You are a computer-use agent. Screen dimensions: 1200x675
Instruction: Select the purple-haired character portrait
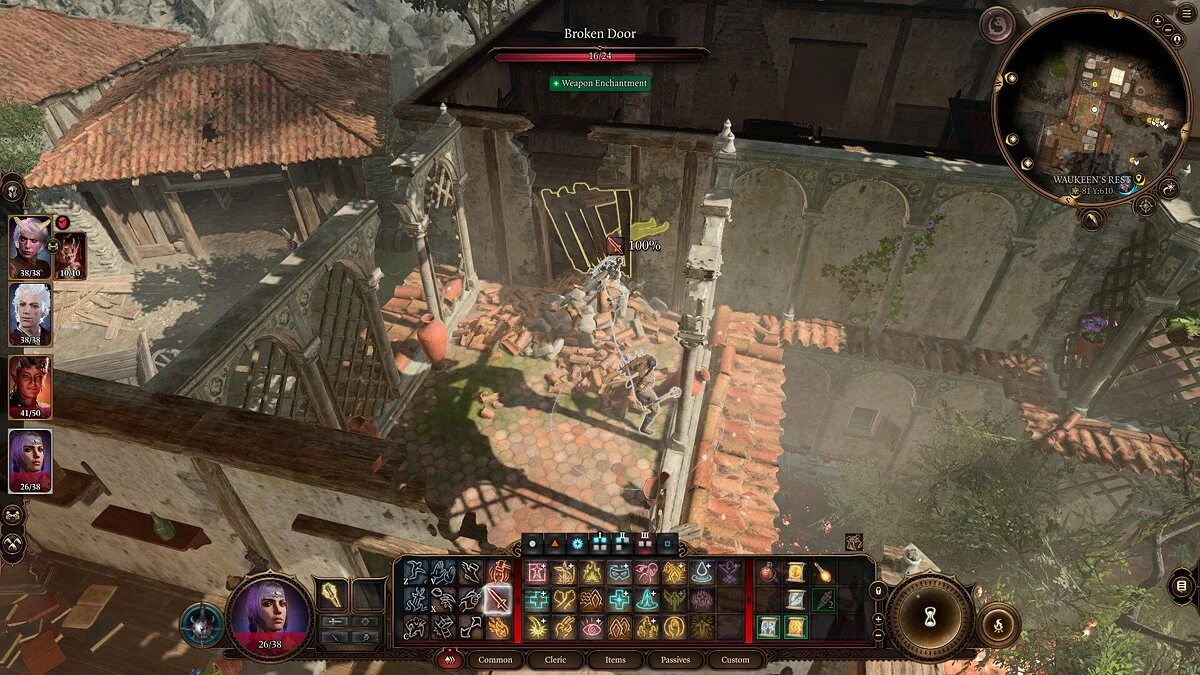tap(30, 461)
